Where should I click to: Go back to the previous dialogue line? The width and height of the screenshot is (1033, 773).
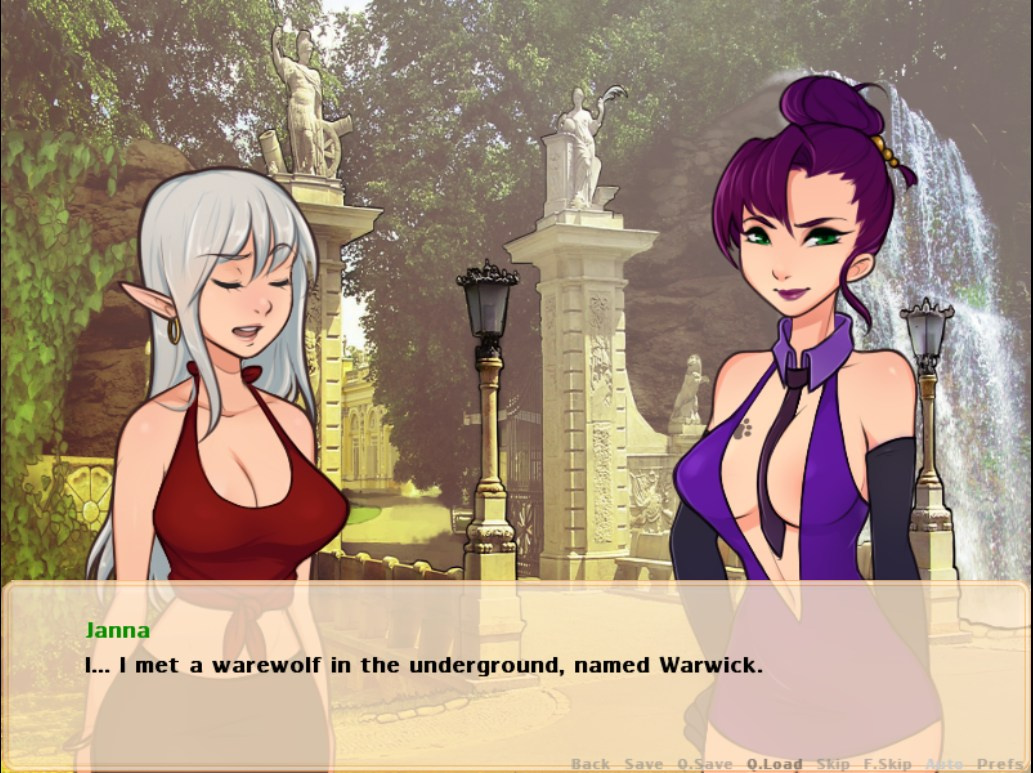coord(590,764)
